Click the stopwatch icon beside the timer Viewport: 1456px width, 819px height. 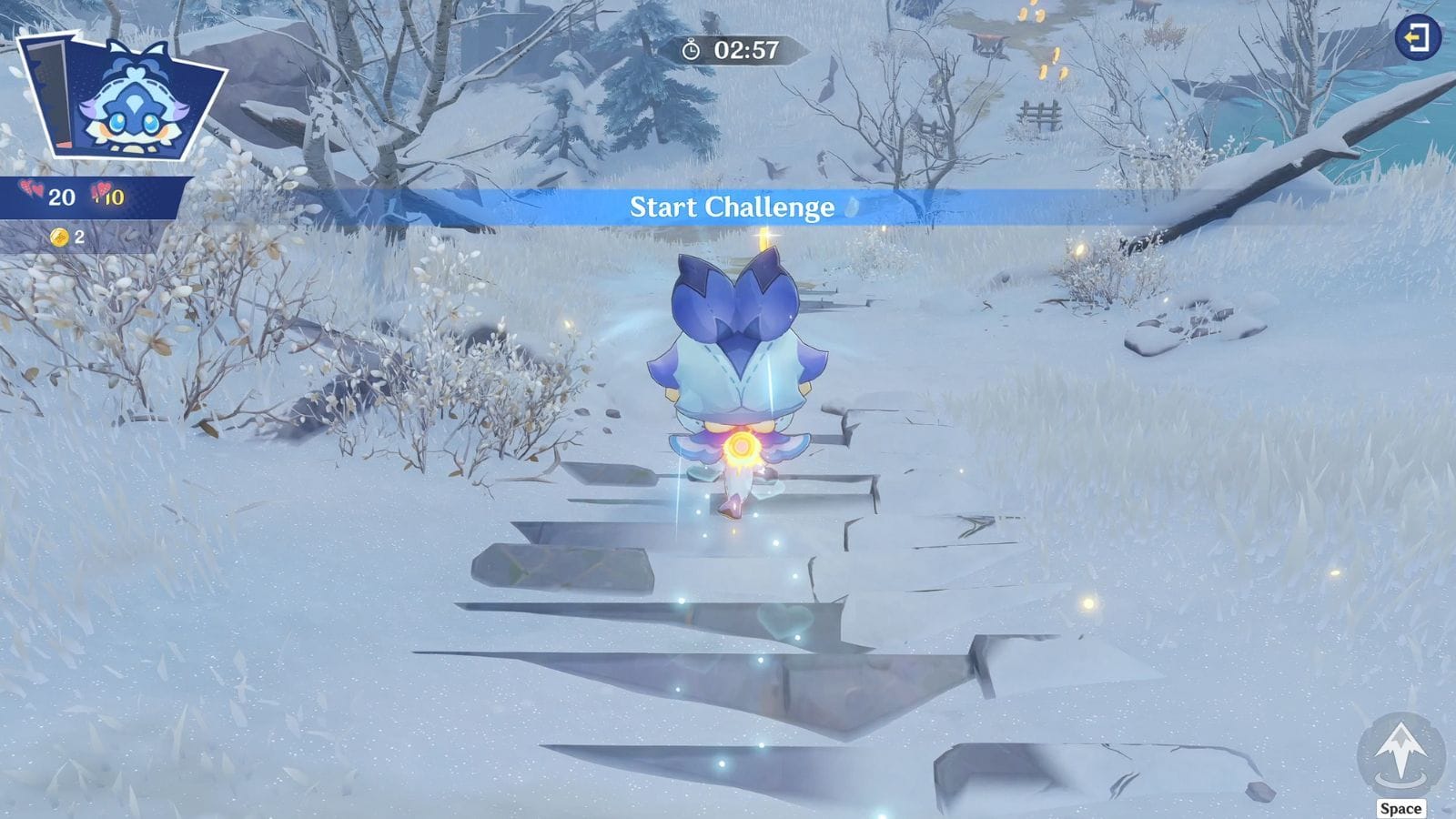(x=690, y=53)
